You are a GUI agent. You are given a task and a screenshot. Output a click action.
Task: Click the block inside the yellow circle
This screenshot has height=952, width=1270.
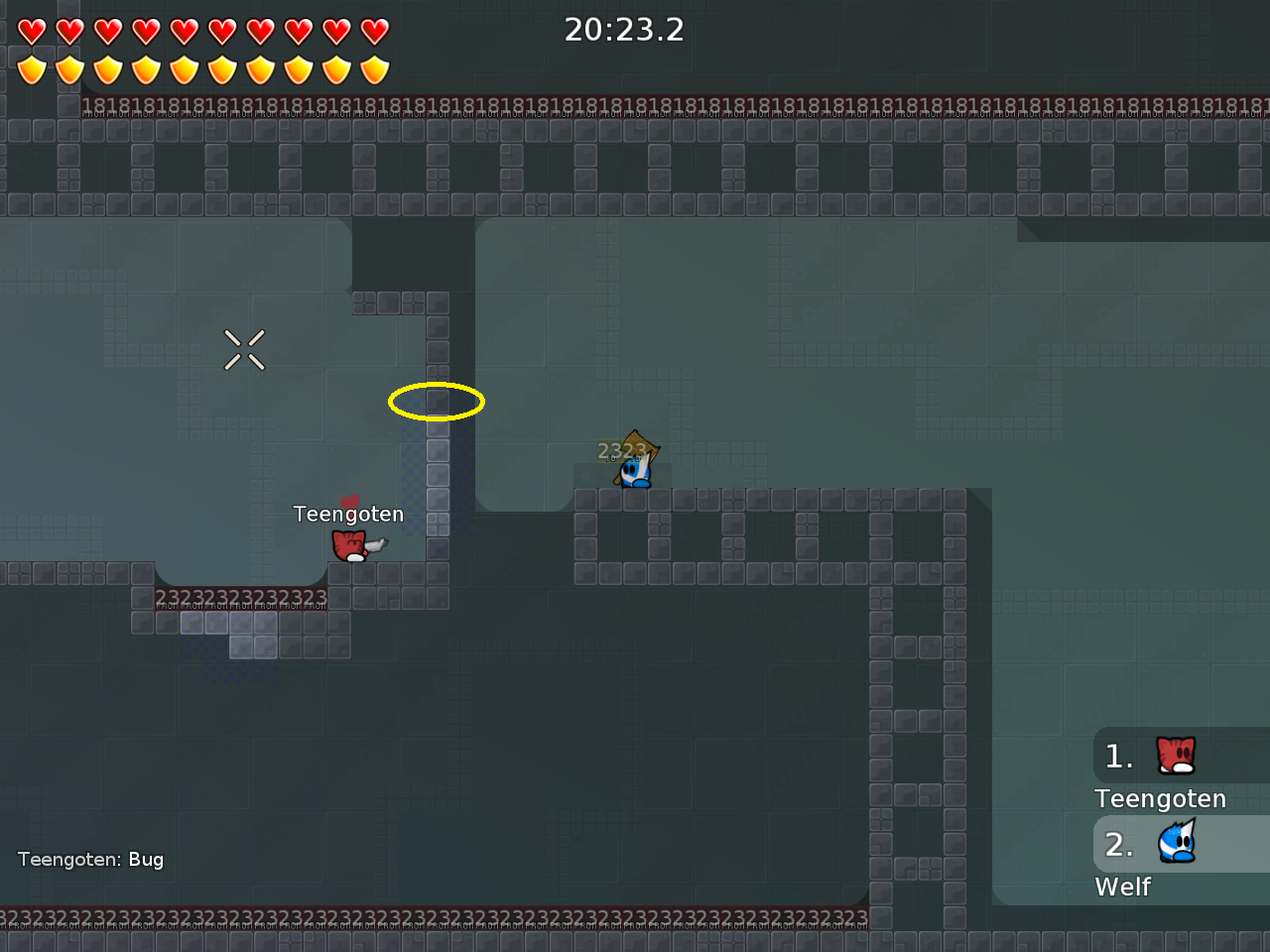[437, 401]
